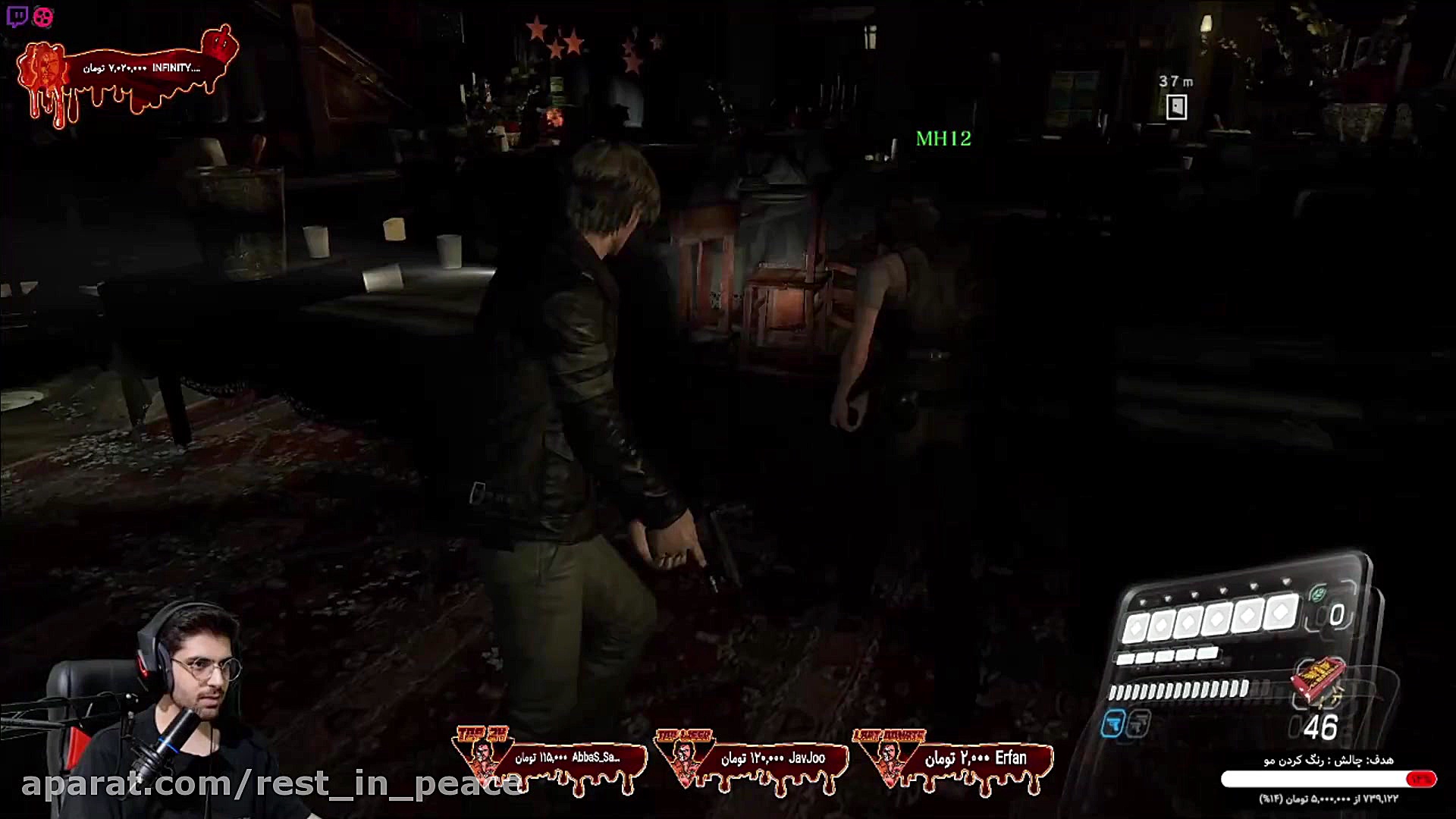Select the highlighted blue pistol weapon icon
The image size is (1456, 819).
1112,725
